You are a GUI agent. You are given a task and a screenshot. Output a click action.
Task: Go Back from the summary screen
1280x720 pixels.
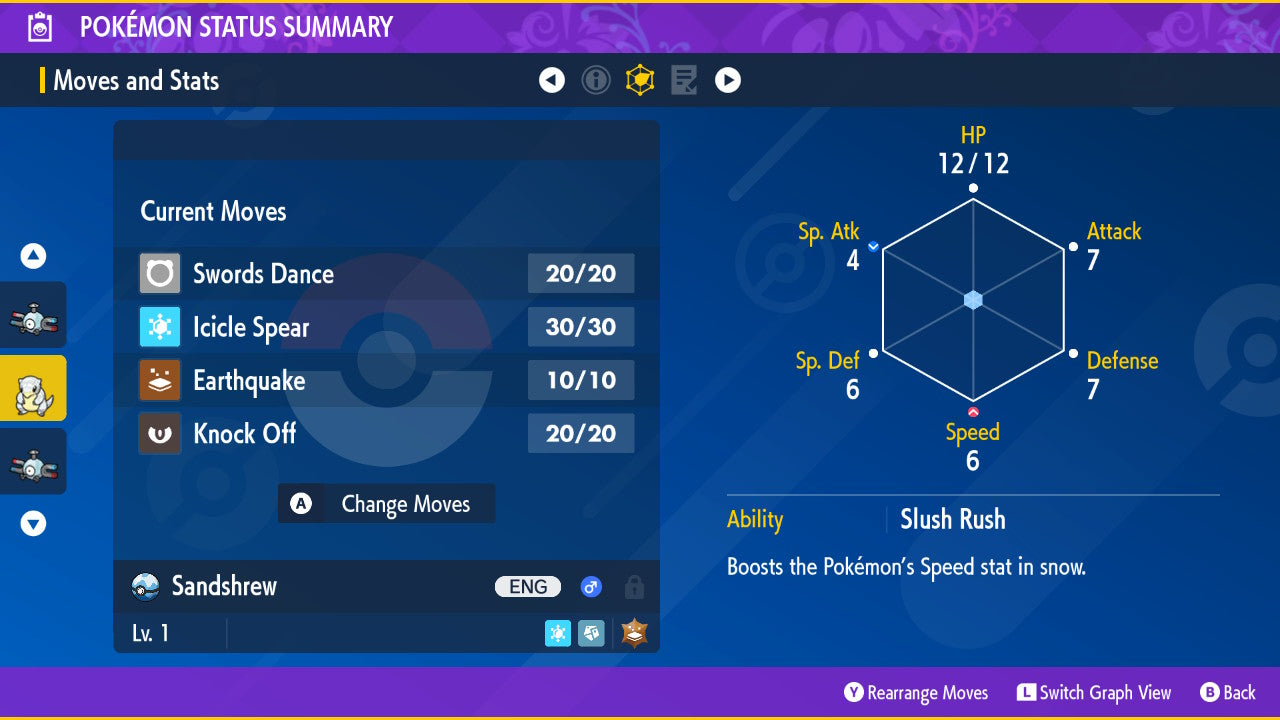click(1227, 693)
